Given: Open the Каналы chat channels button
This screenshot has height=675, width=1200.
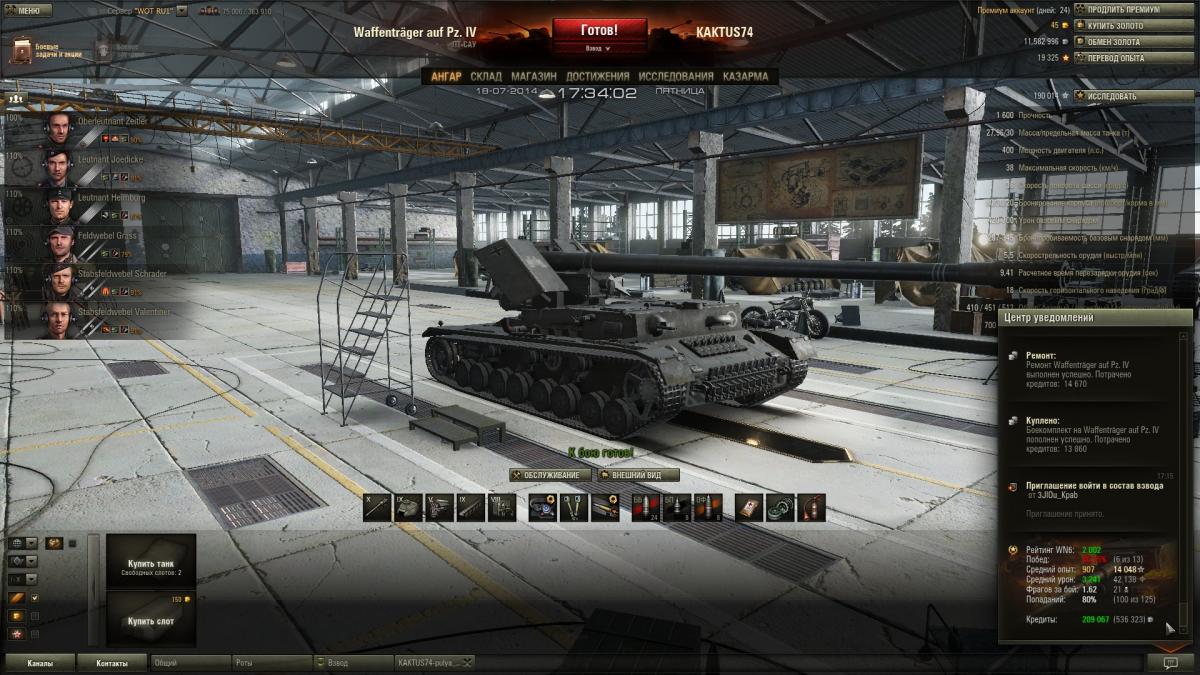Looking at the screenshot, I should tap(40, 662).
